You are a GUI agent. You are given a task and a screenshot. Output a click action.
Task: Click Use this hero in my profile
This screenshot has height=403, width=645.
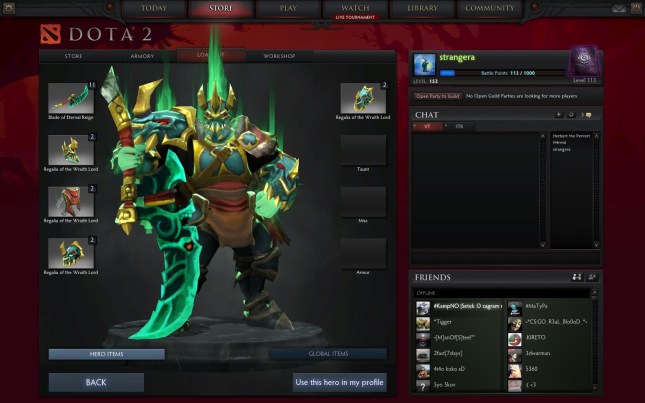pos(339,382)
